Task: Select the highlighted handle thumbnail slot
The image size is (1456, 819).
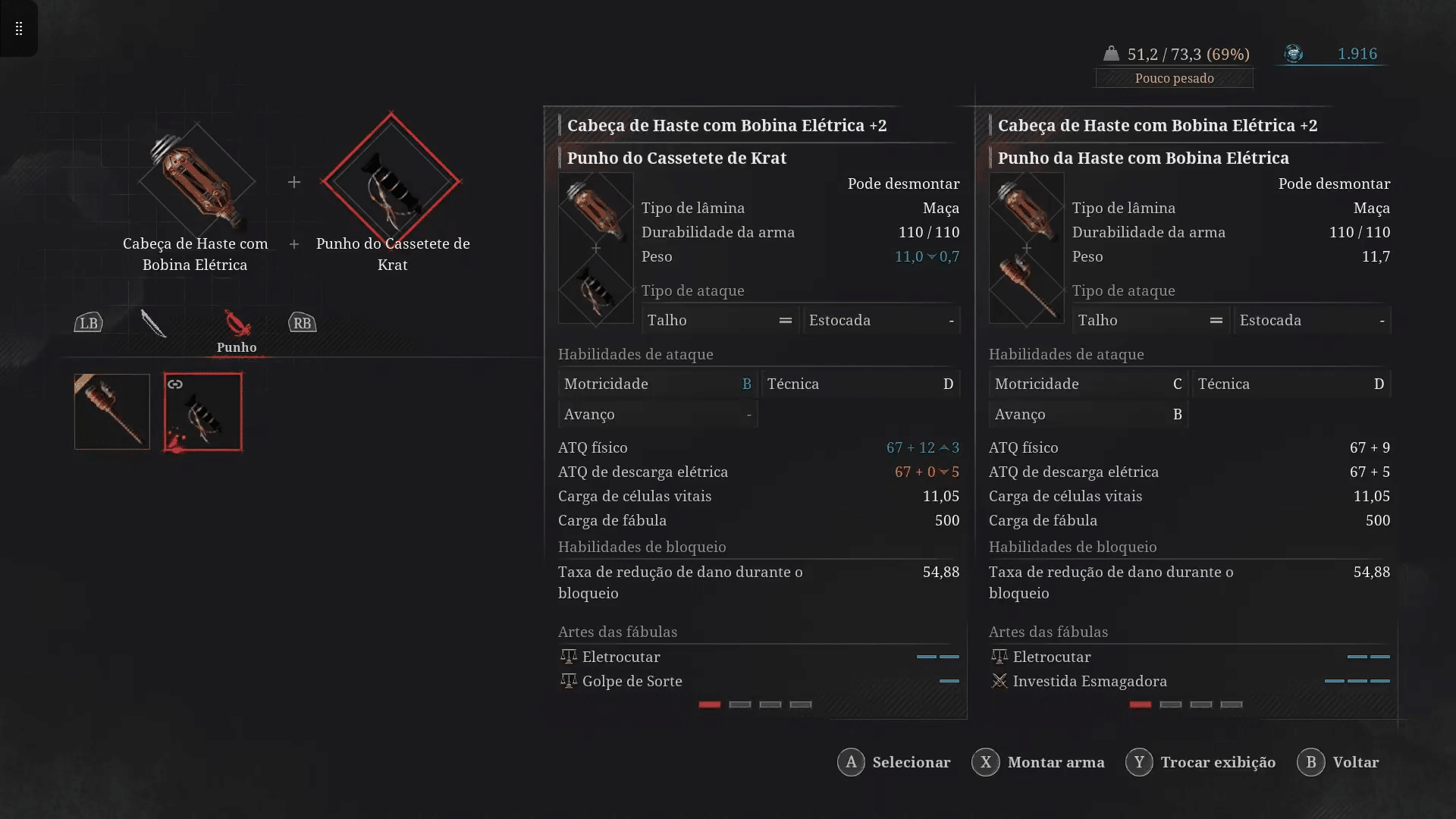Action: (x=202, y=412)
